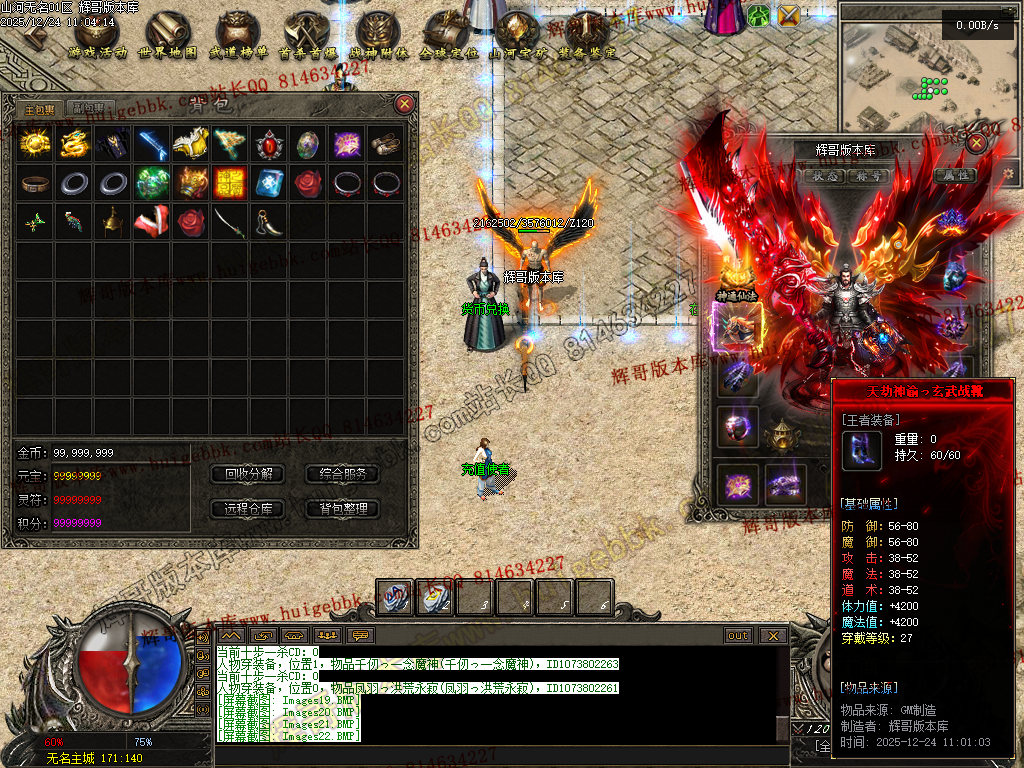Open the 世界地图 world map
The width and height of the screenshot is (1024, 768).
point(167,37)
